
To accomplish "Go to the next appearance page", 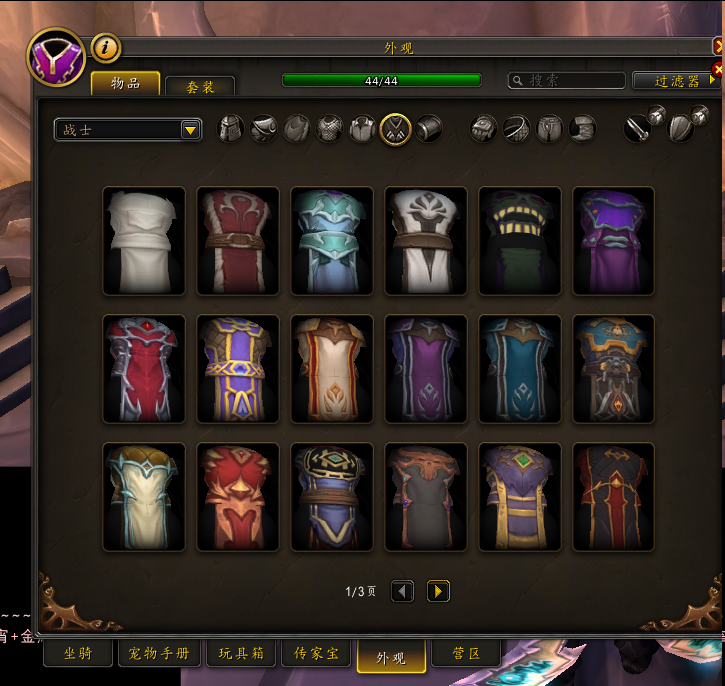I will [438, 591].
